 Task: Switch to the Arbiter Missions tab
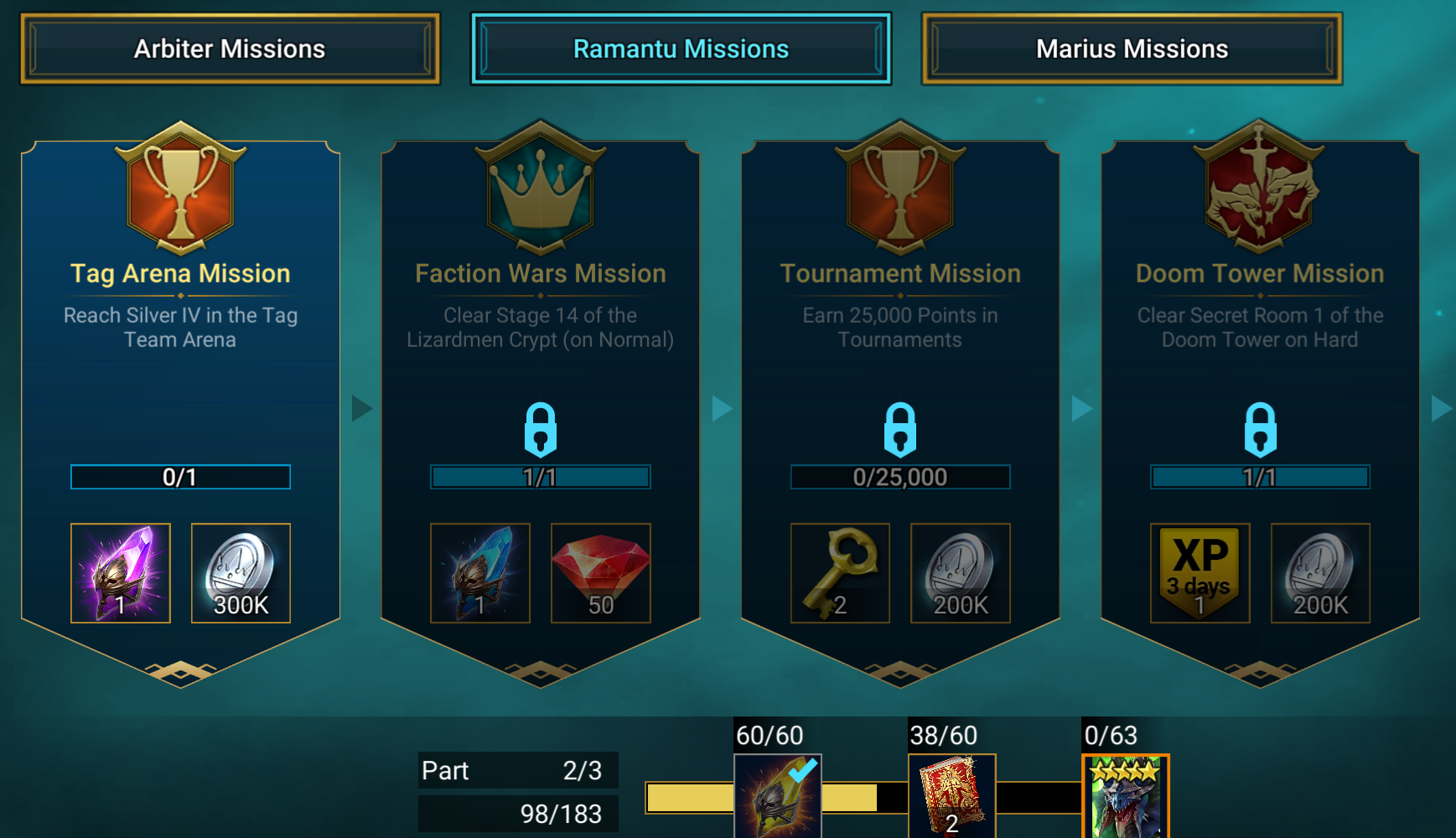tap(230, 49)
